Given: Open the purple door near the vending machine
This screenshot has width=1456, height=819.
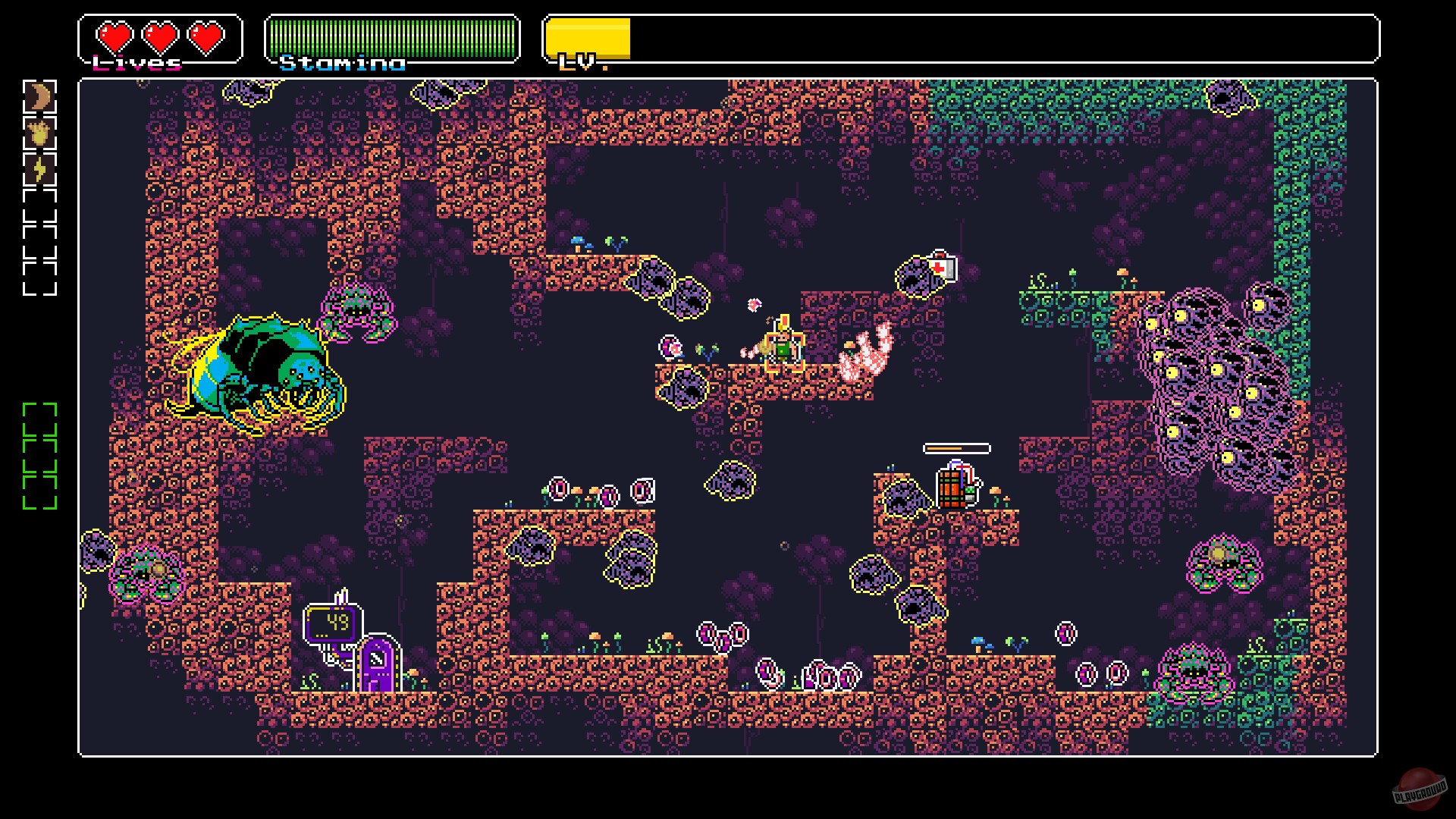Looking at the screenshot, I should (x=378, y=665).
